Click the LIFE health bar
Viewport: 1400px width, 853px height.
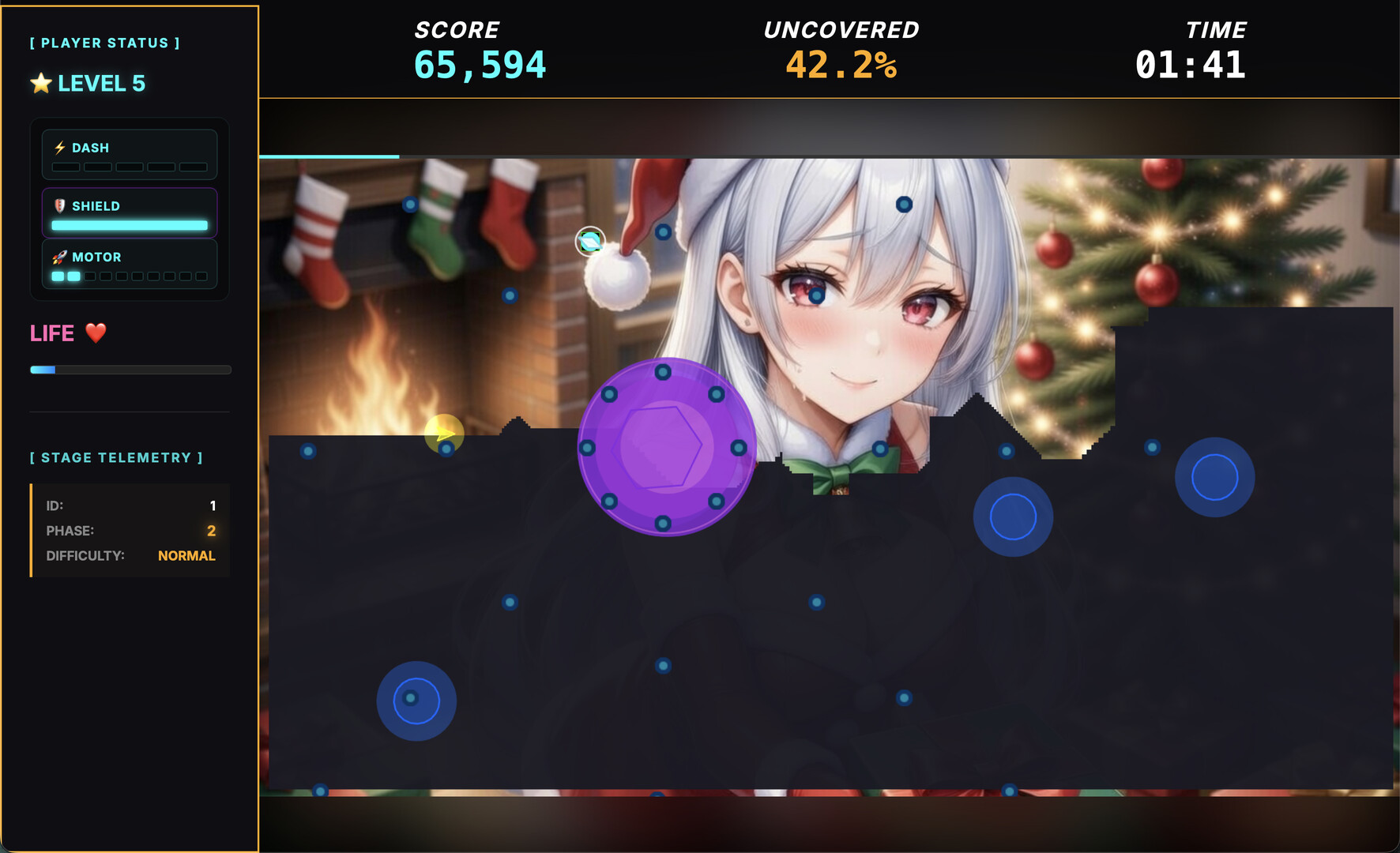coord(130,369)
